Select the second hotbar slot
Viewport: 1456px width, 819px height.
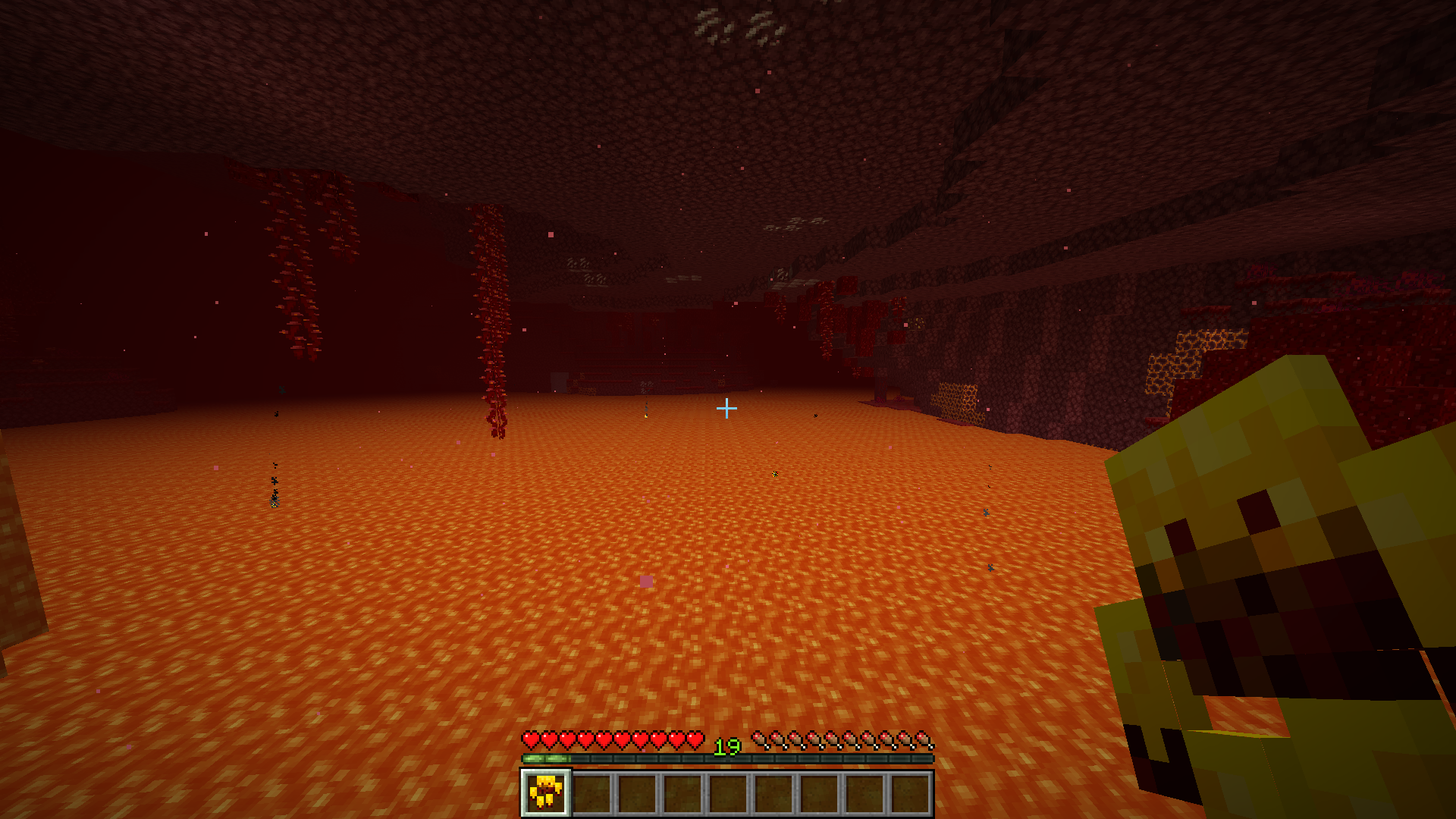594,795
